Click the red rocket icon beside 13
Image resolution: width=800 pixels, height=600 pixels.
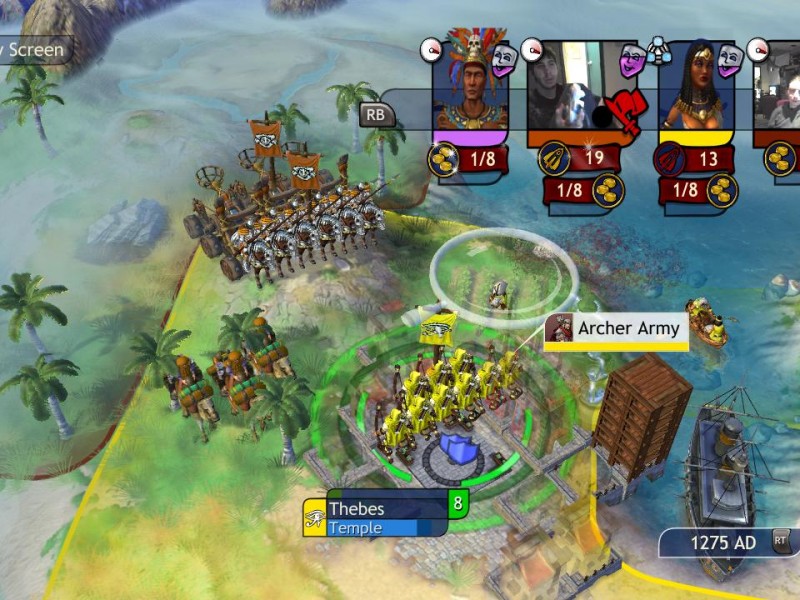(669, 158)
